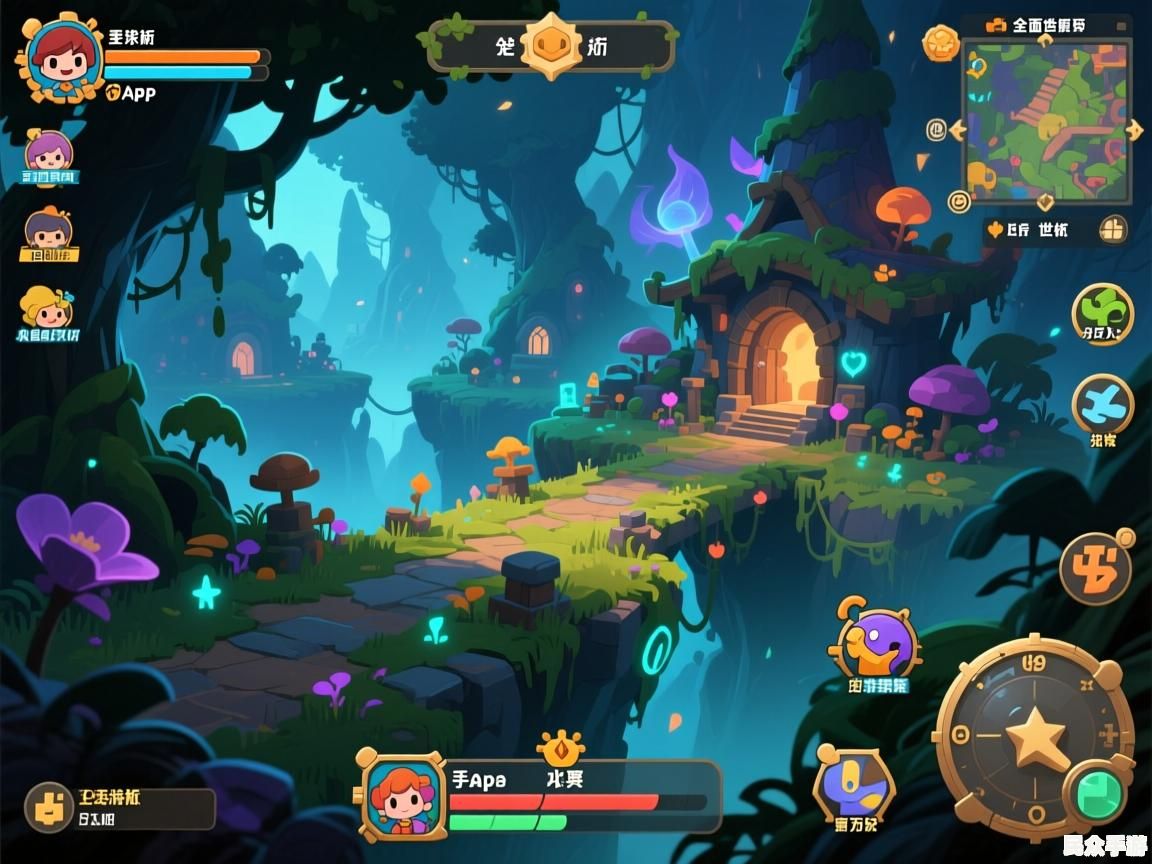Screen dimensions: 1152x864
Task: Open the orange lion badge beside minimap
Action: pos(940,43)
